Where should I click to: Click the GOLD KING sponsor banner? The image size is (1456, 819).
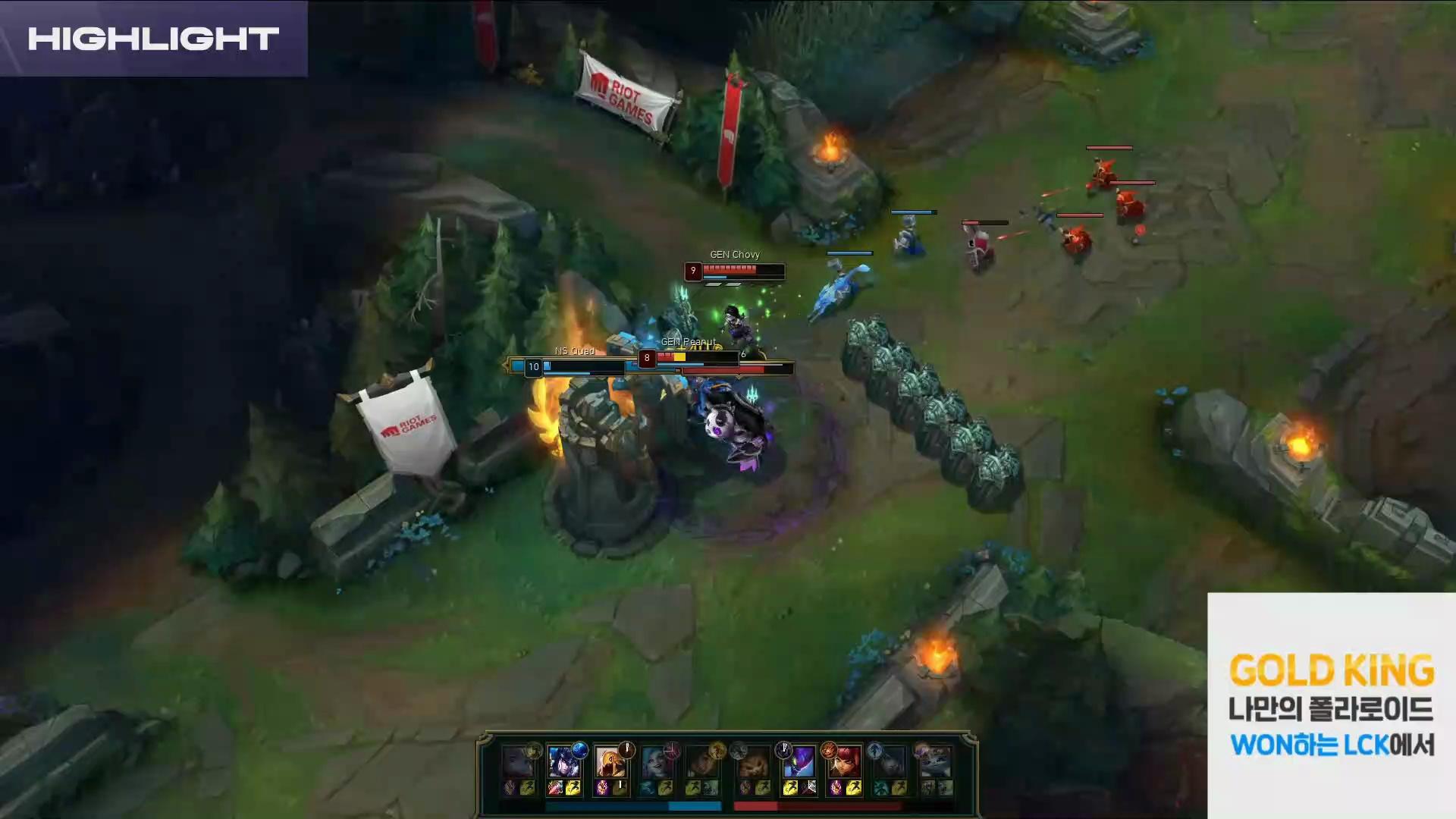(1331, 704)
